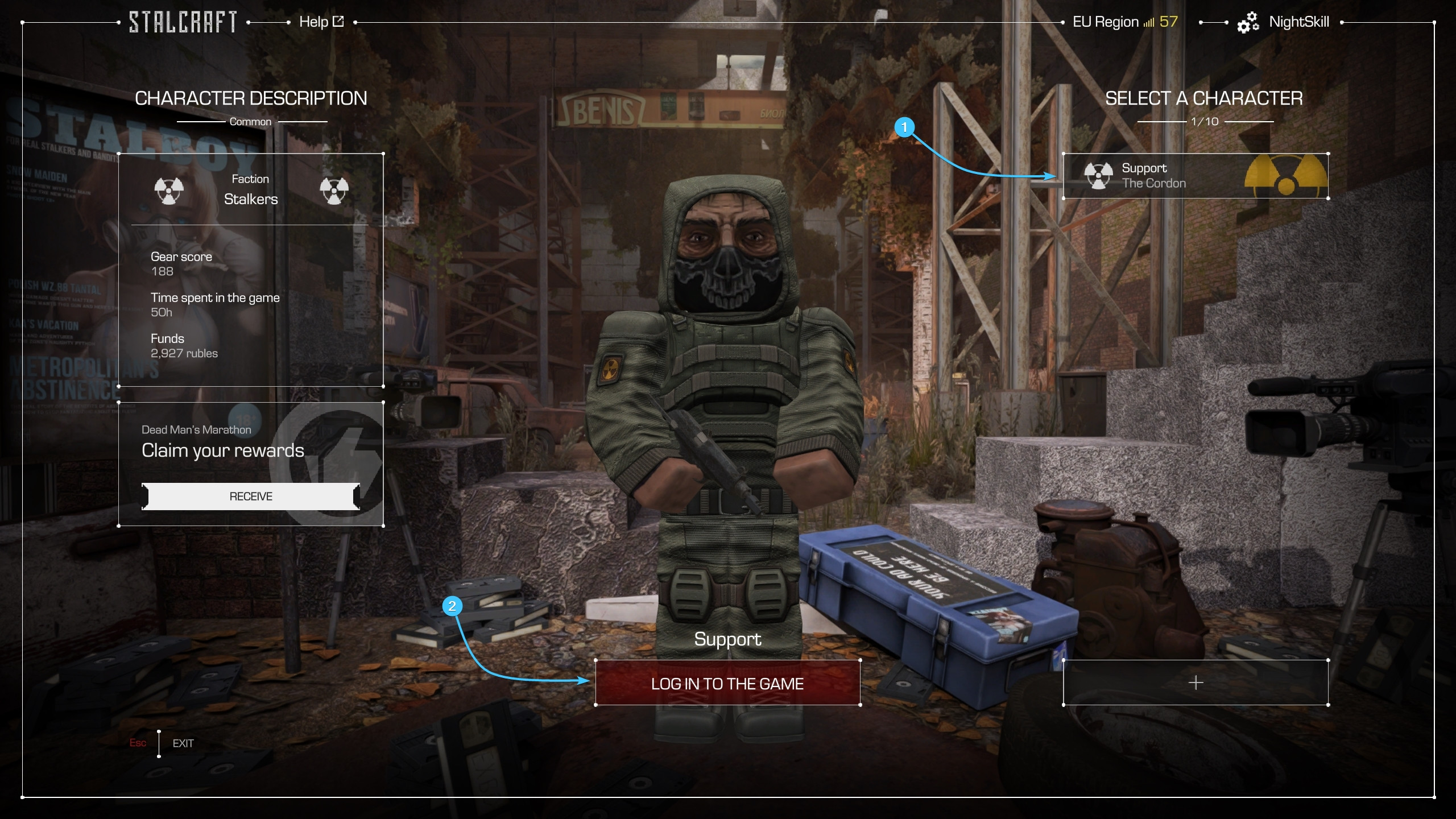Open the Help link
This screenshot has height=819, width=1456.
pyautogui.click(x=321, y=22)
